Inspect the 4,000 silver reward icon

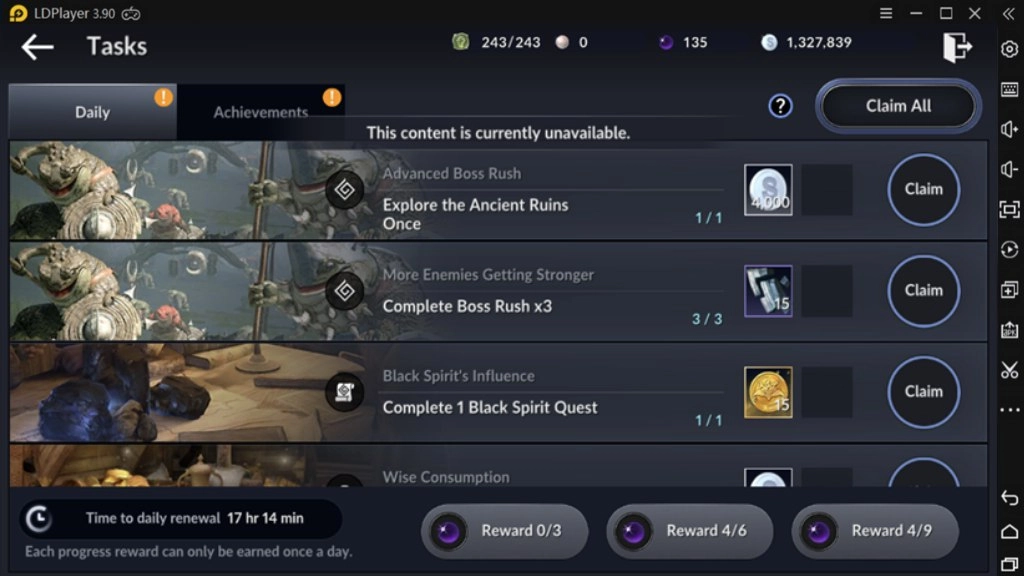768,190
